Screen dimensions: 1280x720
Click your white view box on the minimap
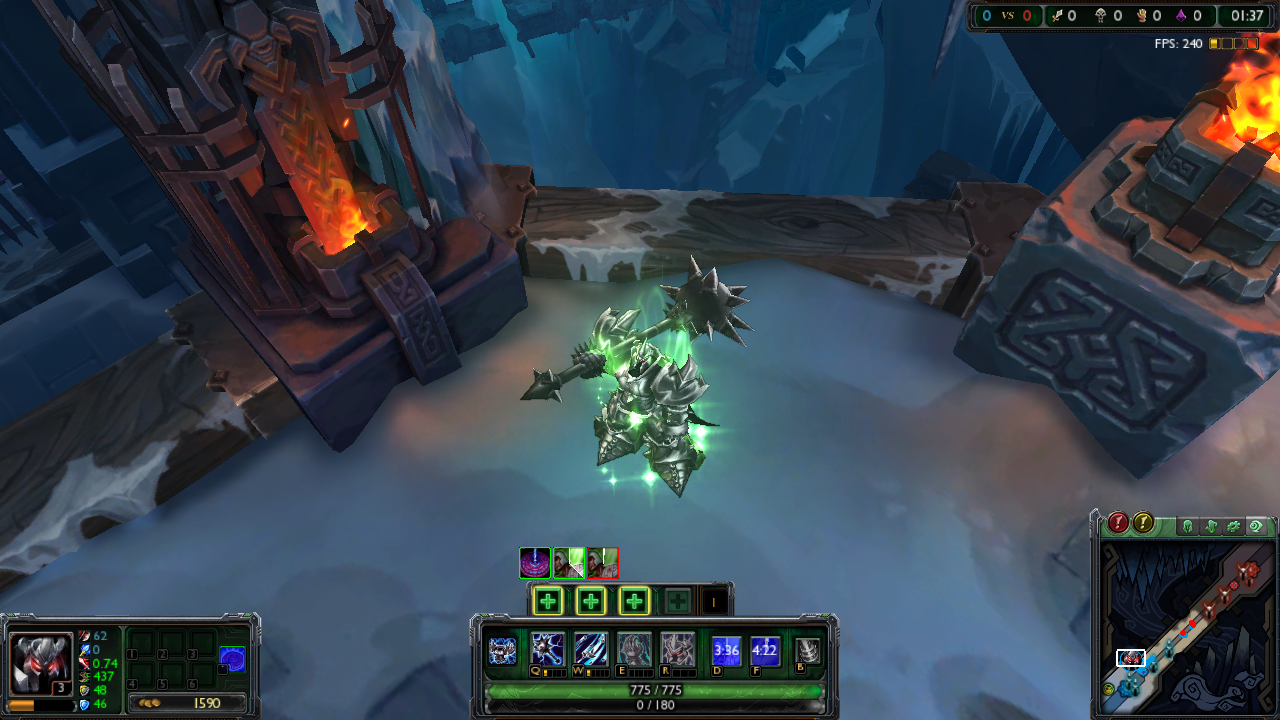tap(1132, 659)
